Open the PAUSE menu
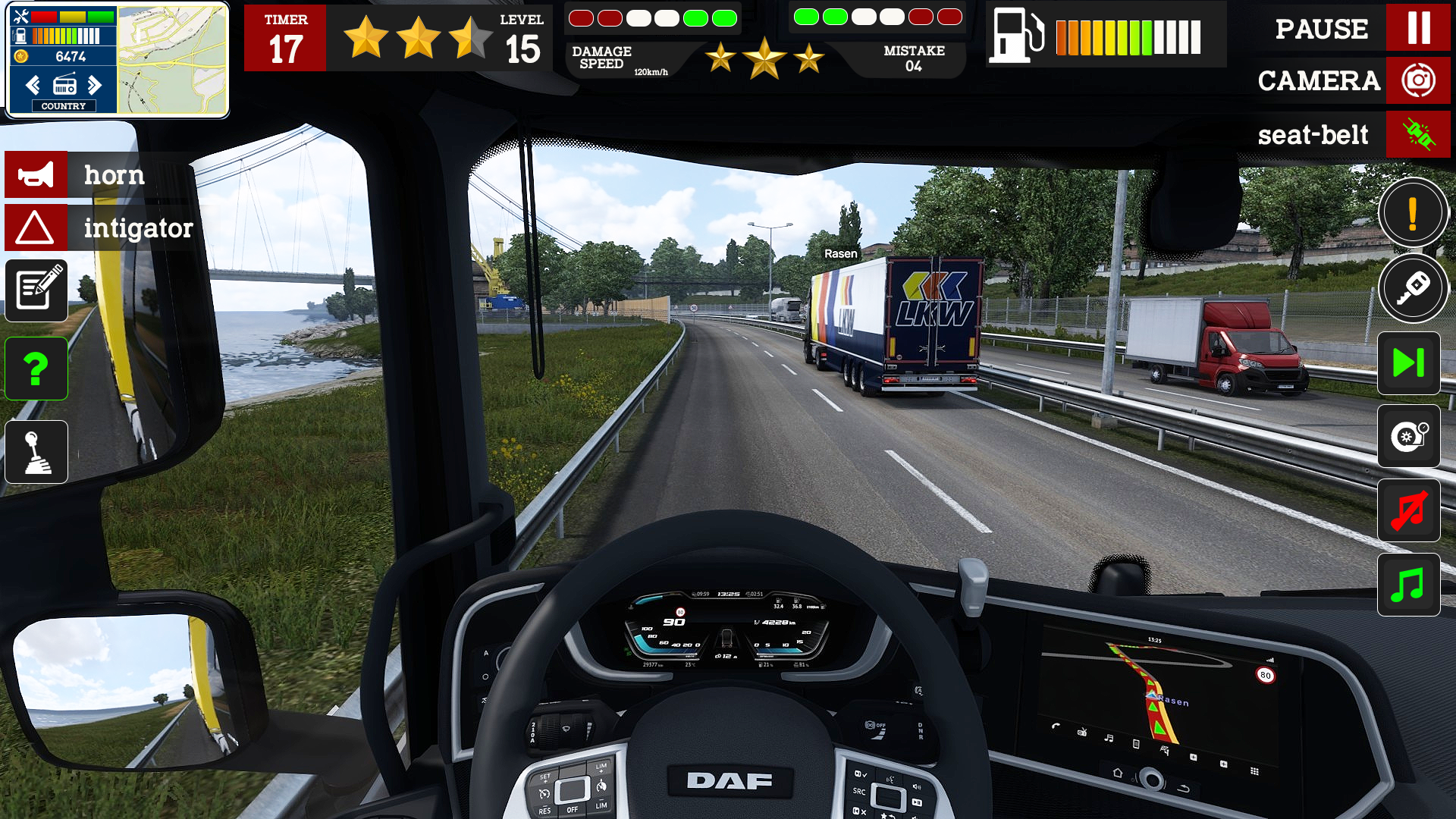The image size is (1456, 819). pos(1321,30)
